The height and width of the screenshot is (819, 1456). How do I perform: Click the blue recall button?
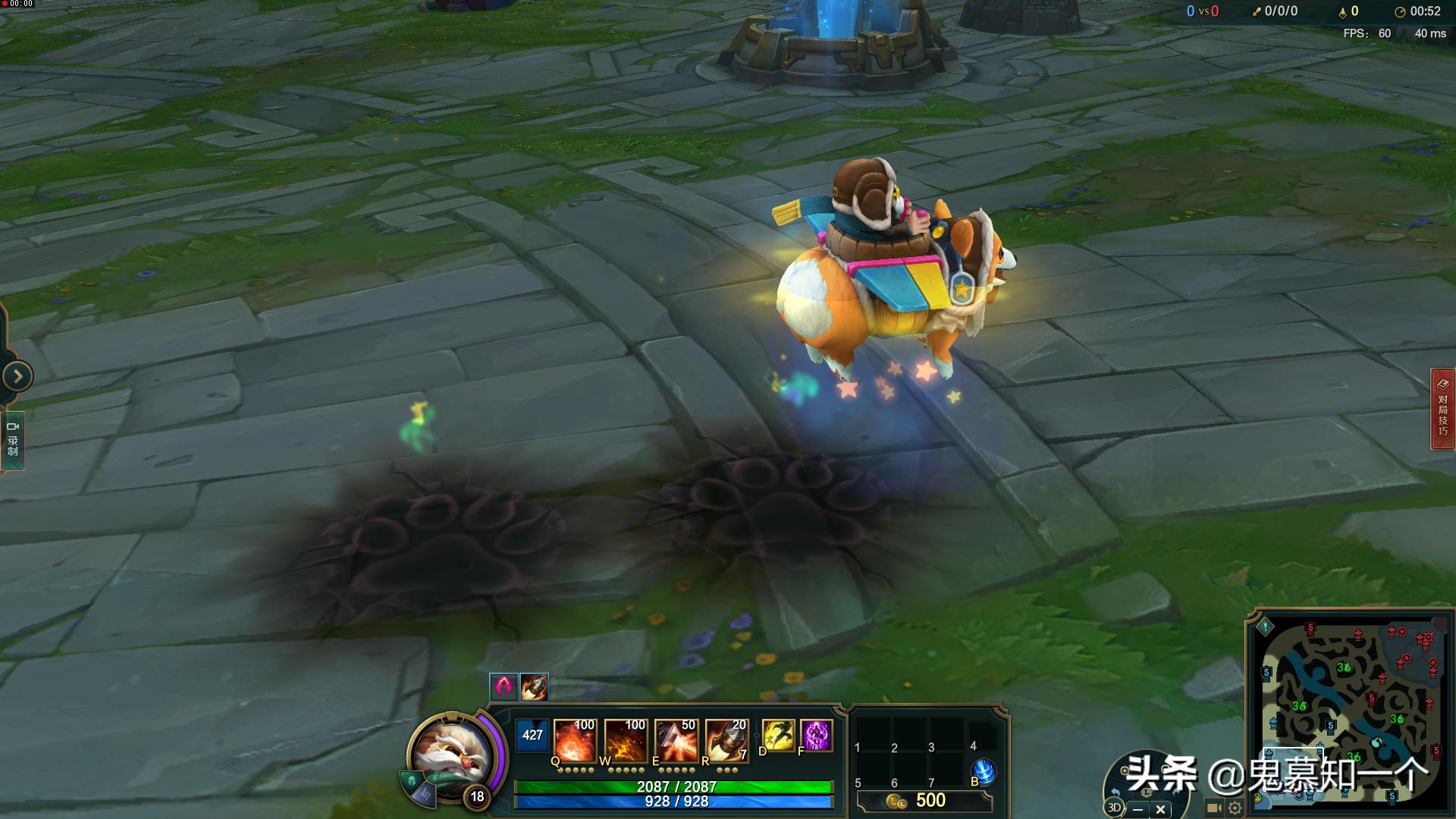tap(983, 771)
